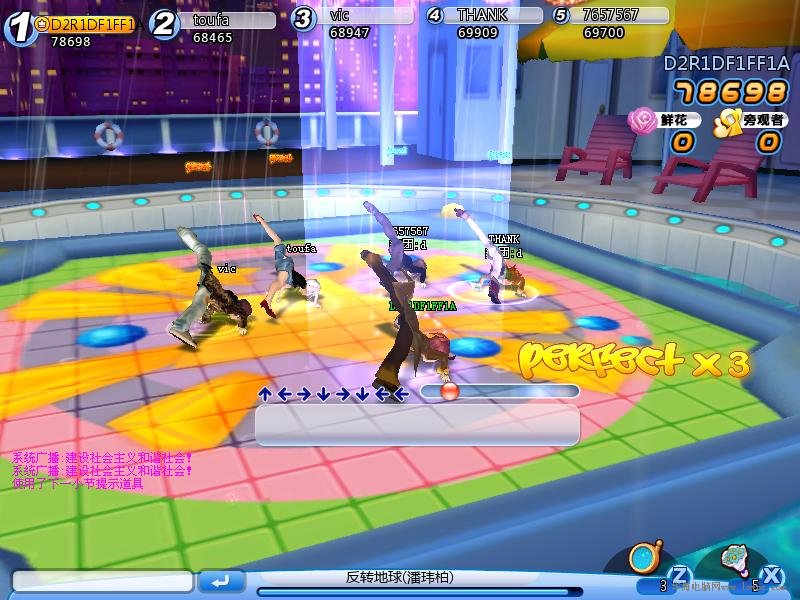This screenshot has height=600, width=800.
Task: Click the spectators icon
Action: point(726,121)
